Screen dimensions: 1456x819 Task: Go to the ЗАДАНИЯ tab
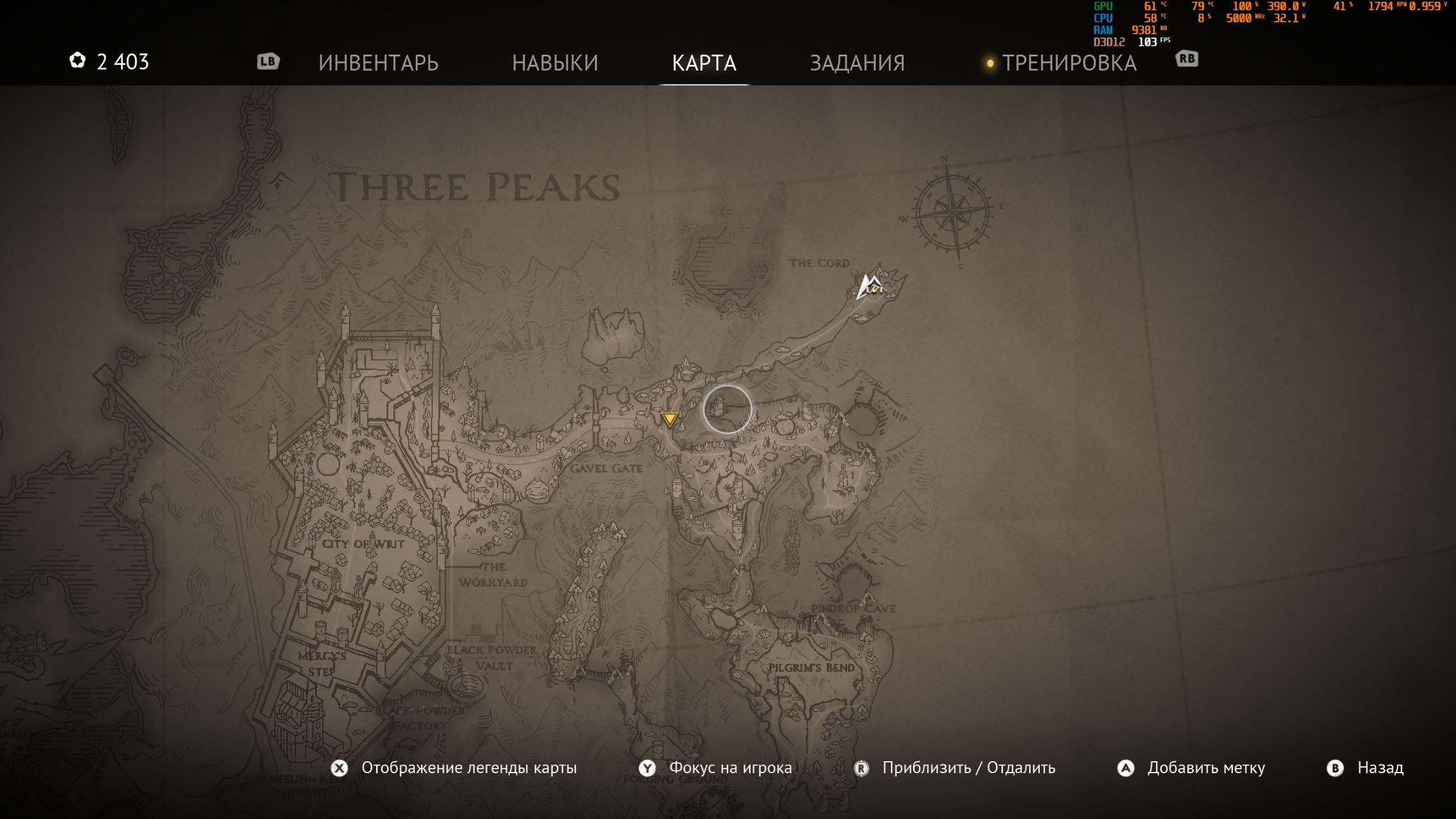857,63
